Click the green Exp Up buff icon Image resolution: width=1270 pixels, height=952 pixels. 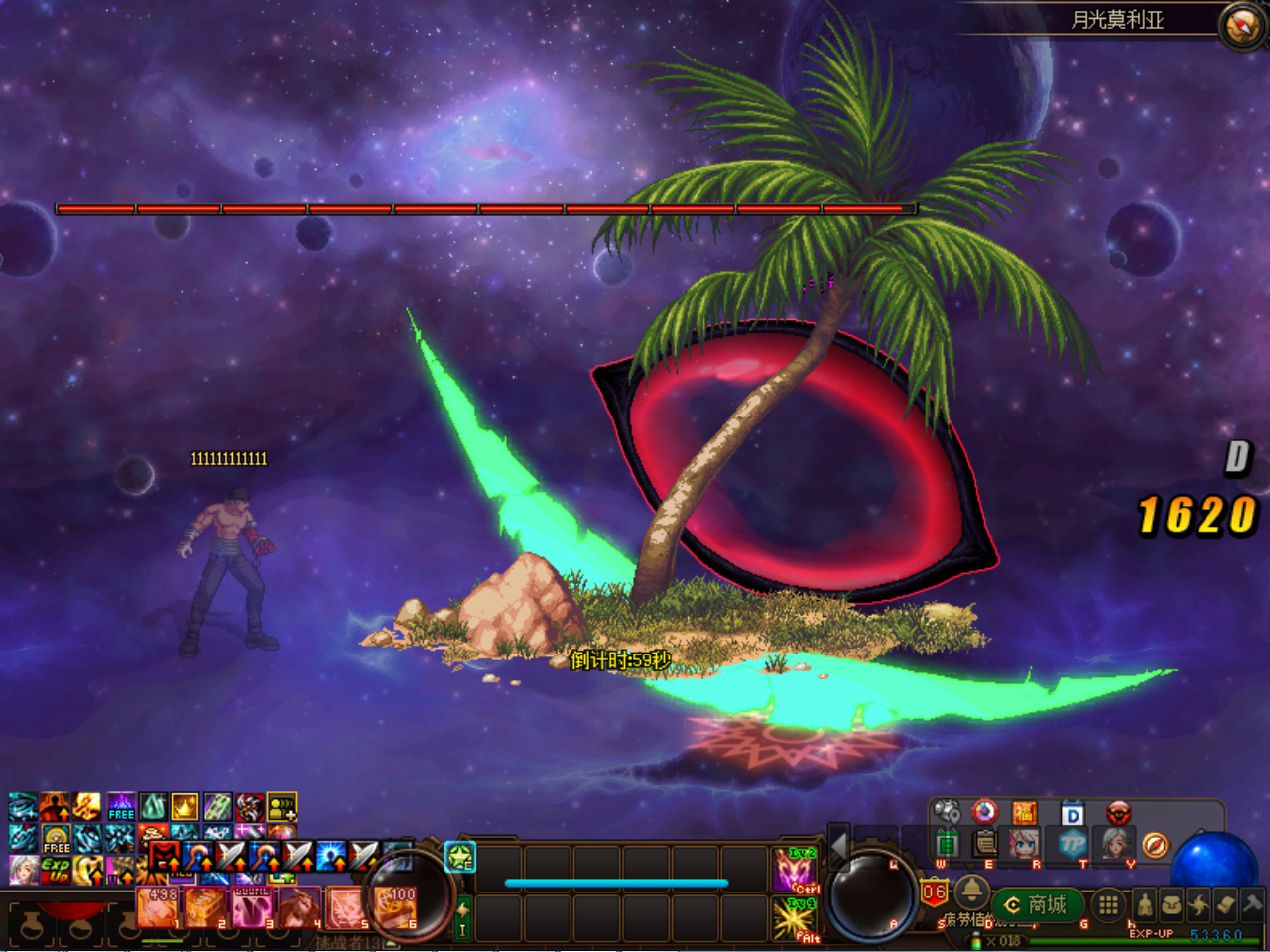tap(56, 871)
